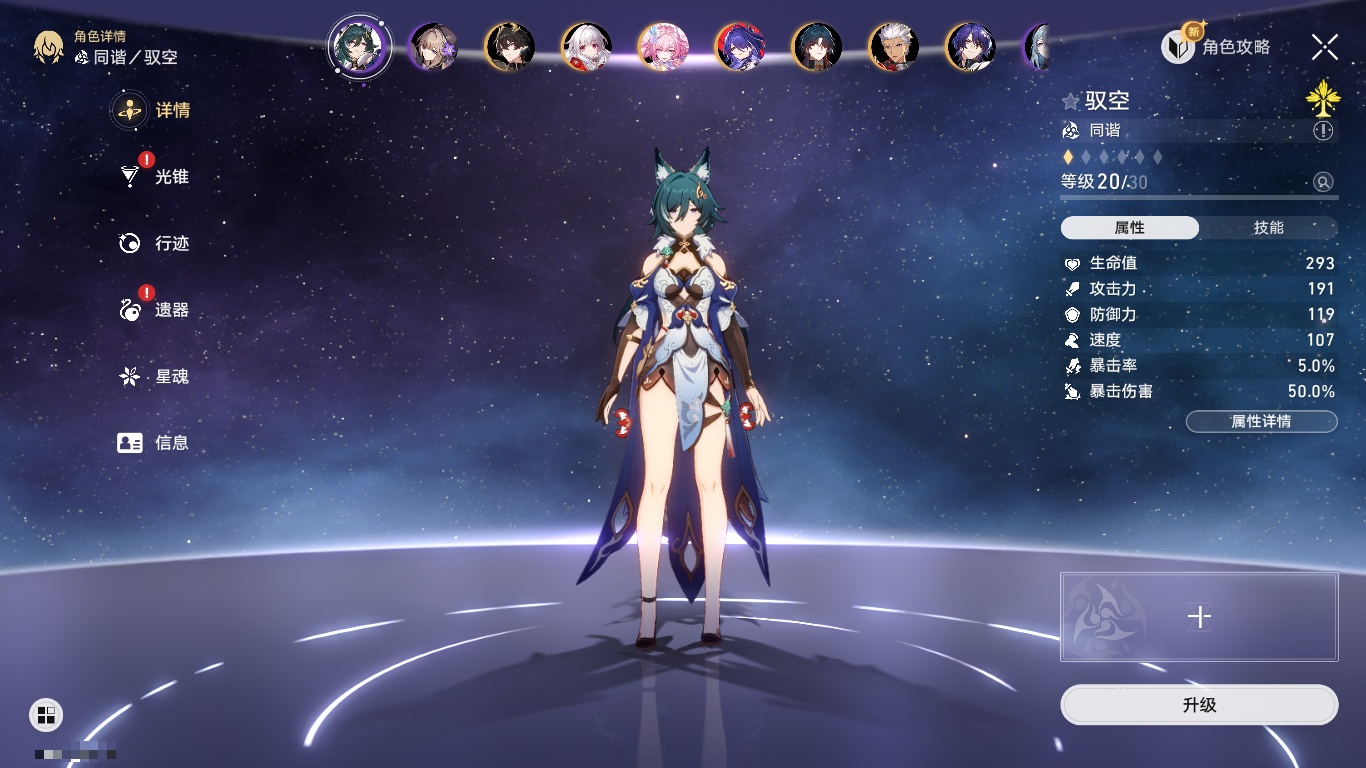Switch to the 技能 skills tab

(x=1268, y=228)
